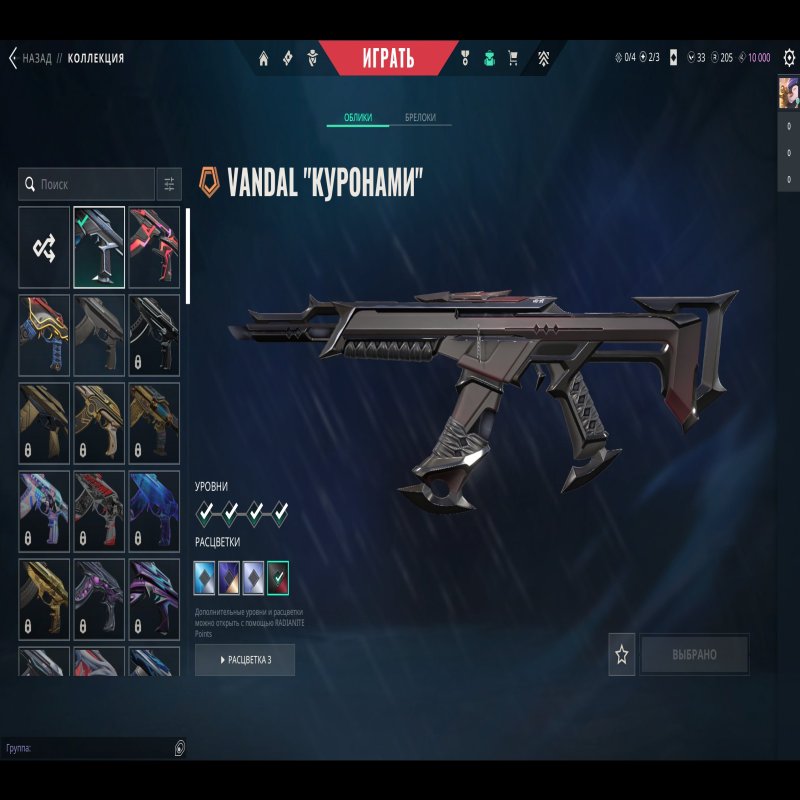Select the checked dark red color variant

279,576
